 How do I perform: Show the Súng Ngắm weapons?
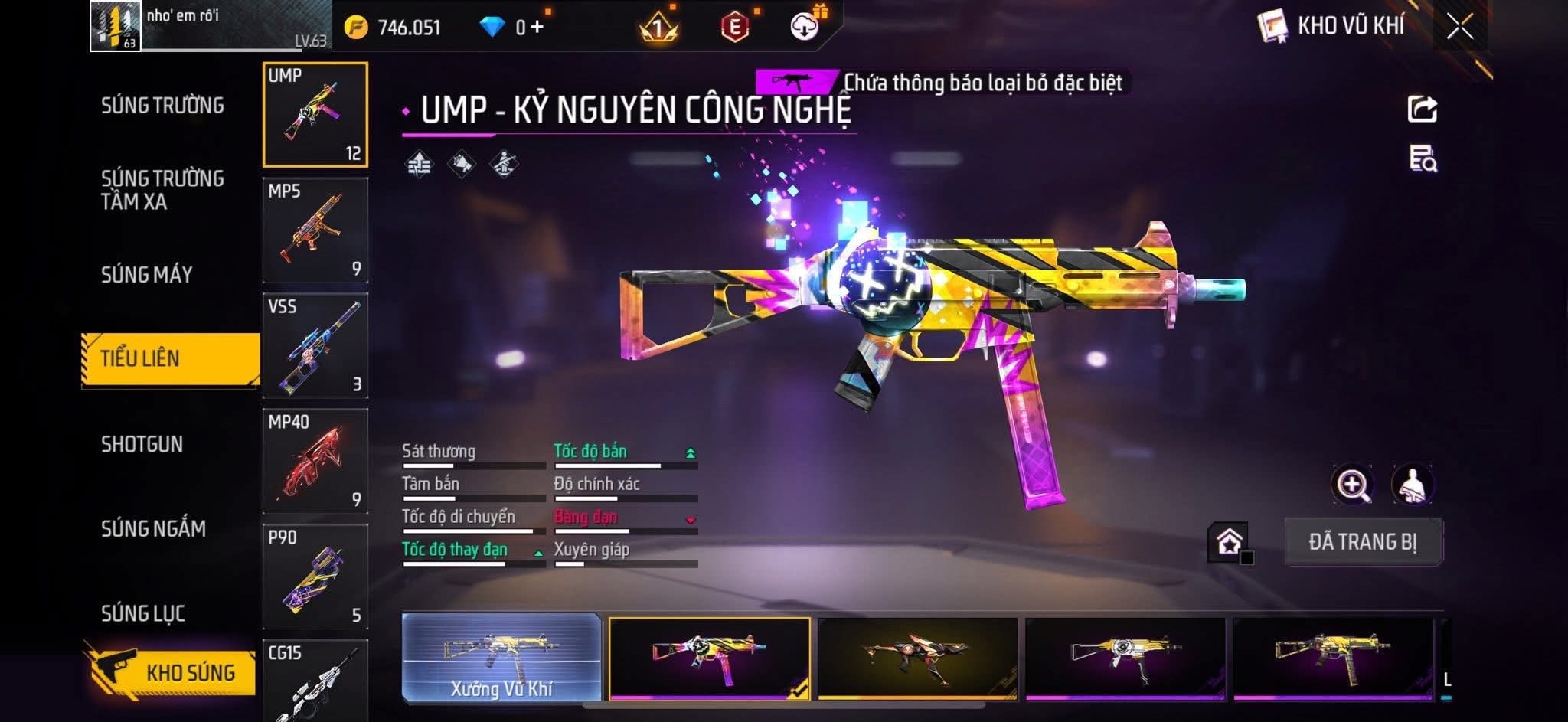[153, 528]
